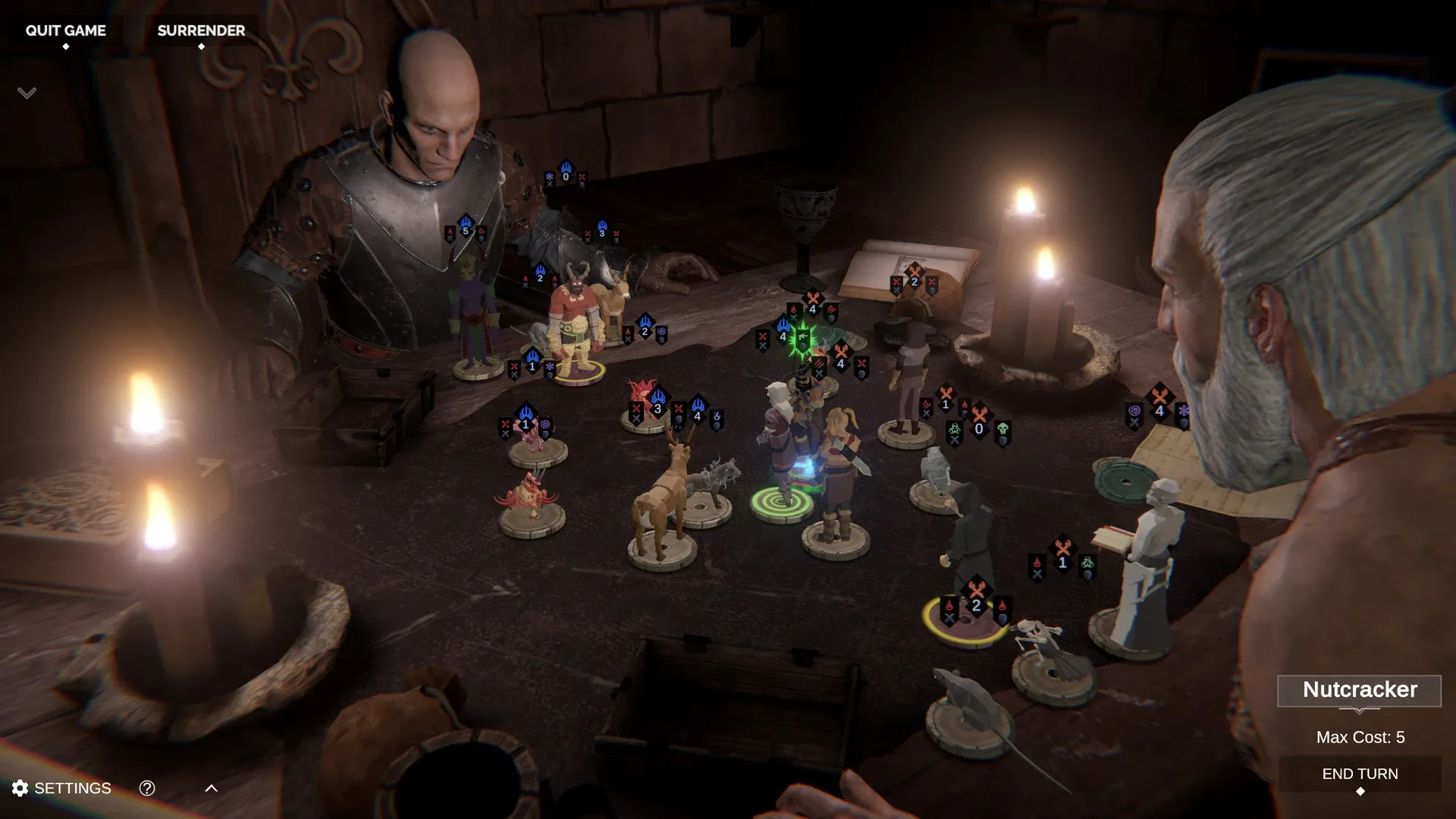Click the Quit Game button
Screen dimensions: 1456x819
point(66,31)
